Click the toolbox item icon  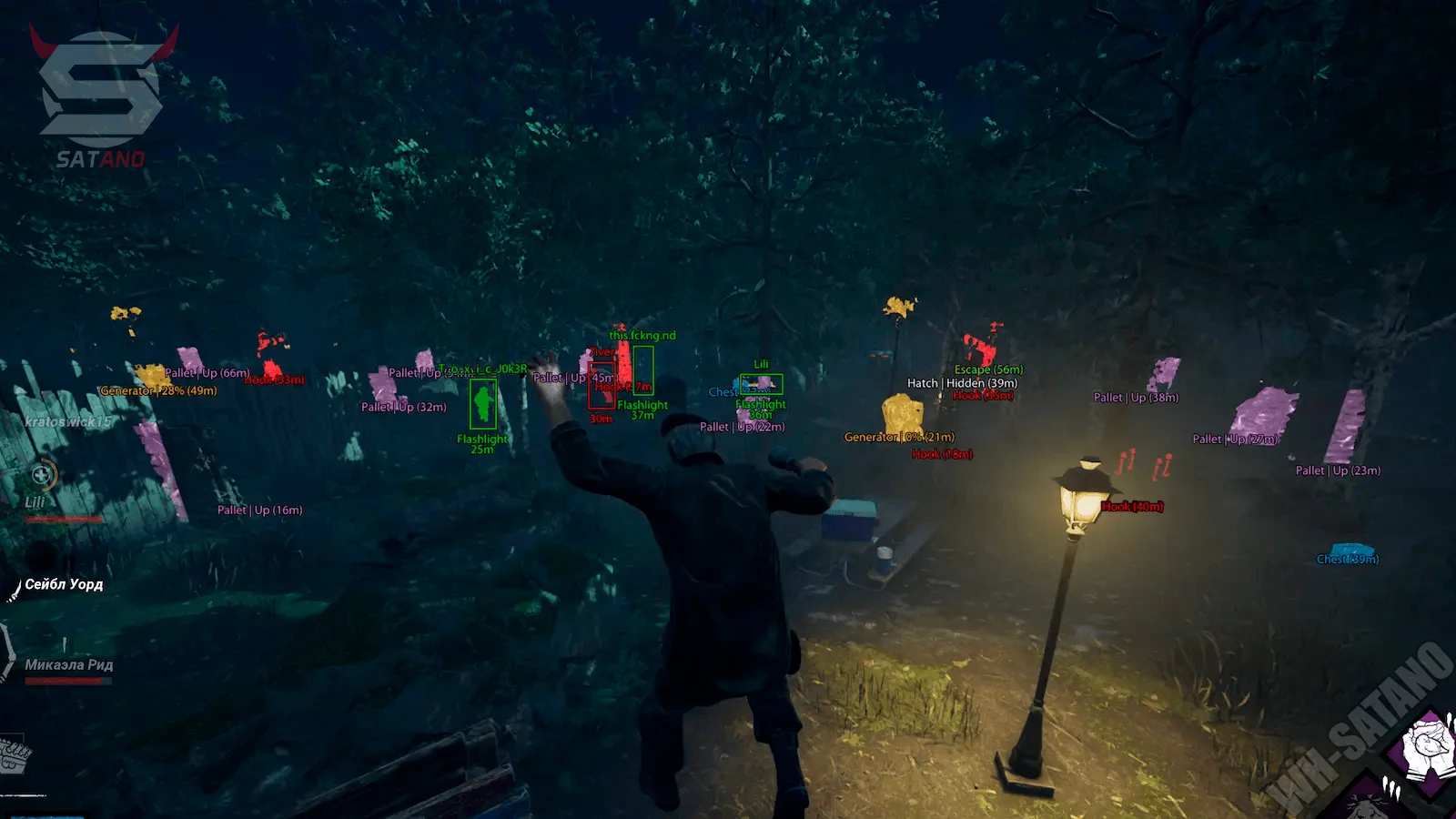pos(14,756)
